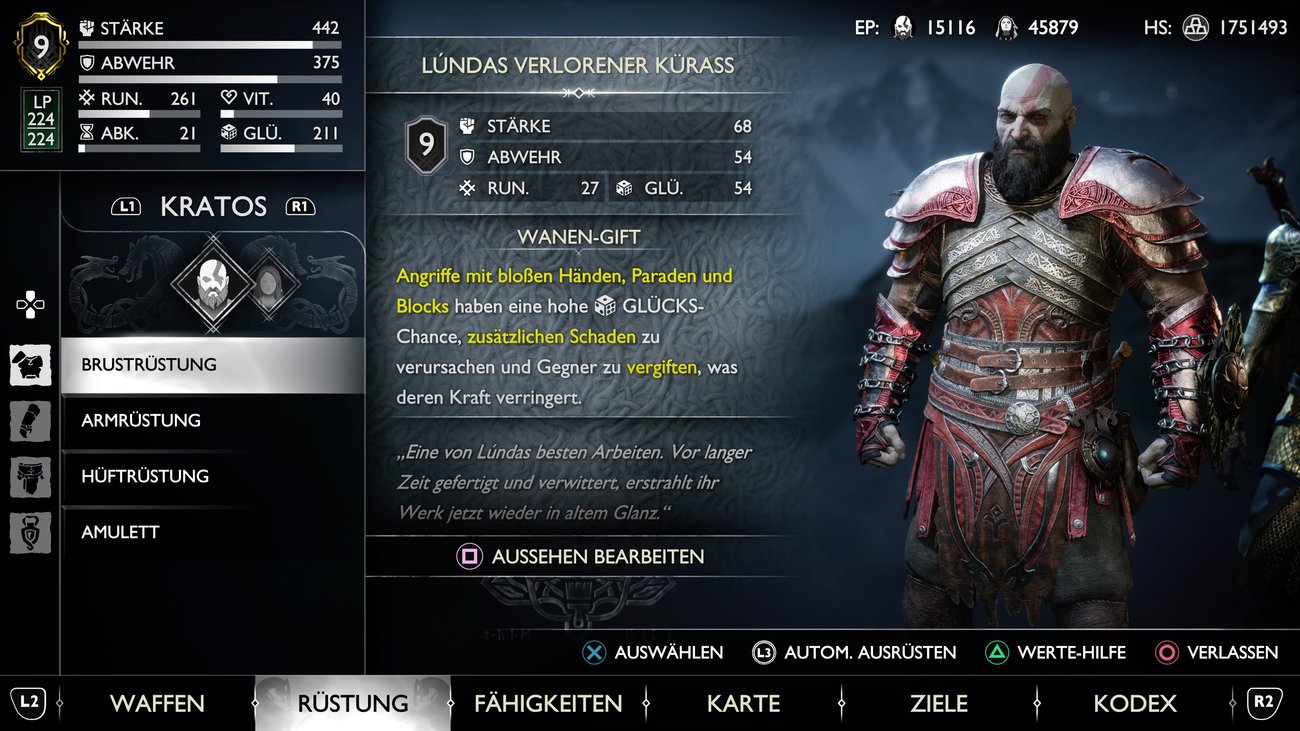Select the chest armor slot icon

coord(30,365)
